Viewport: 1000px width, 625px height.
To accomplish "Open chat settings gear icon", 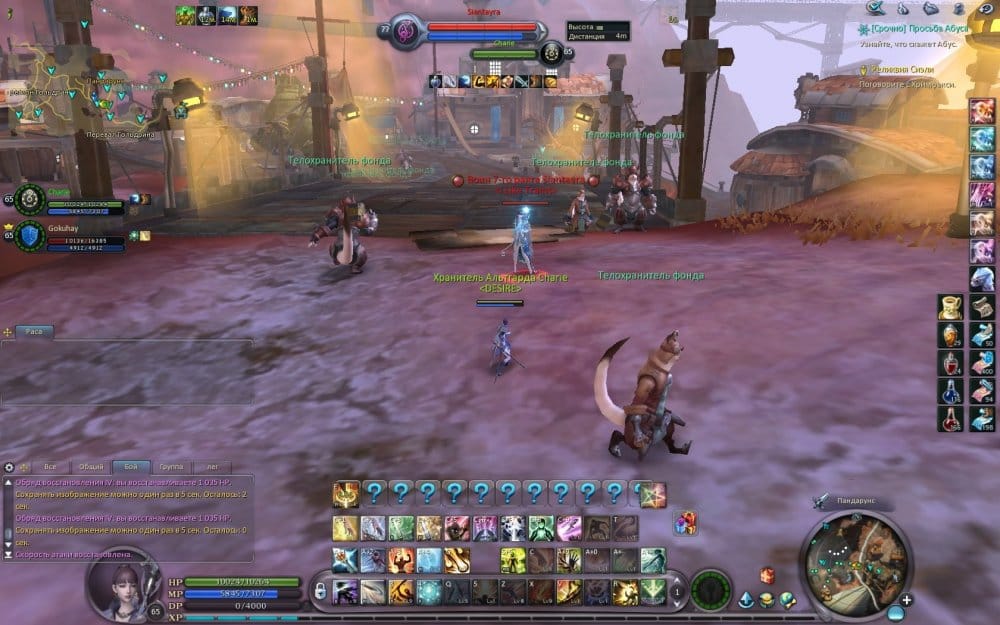I will 10,467.
